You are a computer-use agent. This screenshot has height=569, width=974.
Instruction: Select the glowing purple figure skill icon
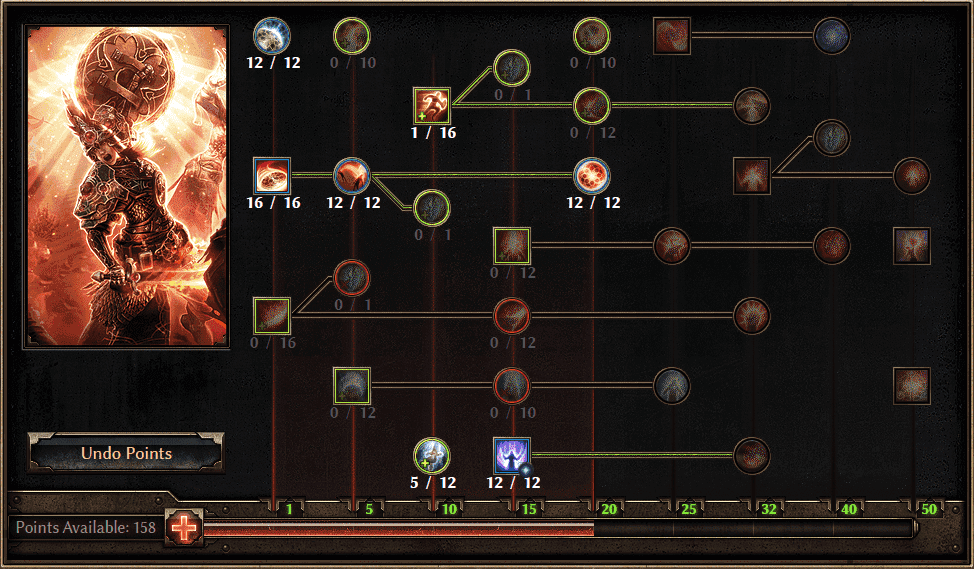click(512, 456)
